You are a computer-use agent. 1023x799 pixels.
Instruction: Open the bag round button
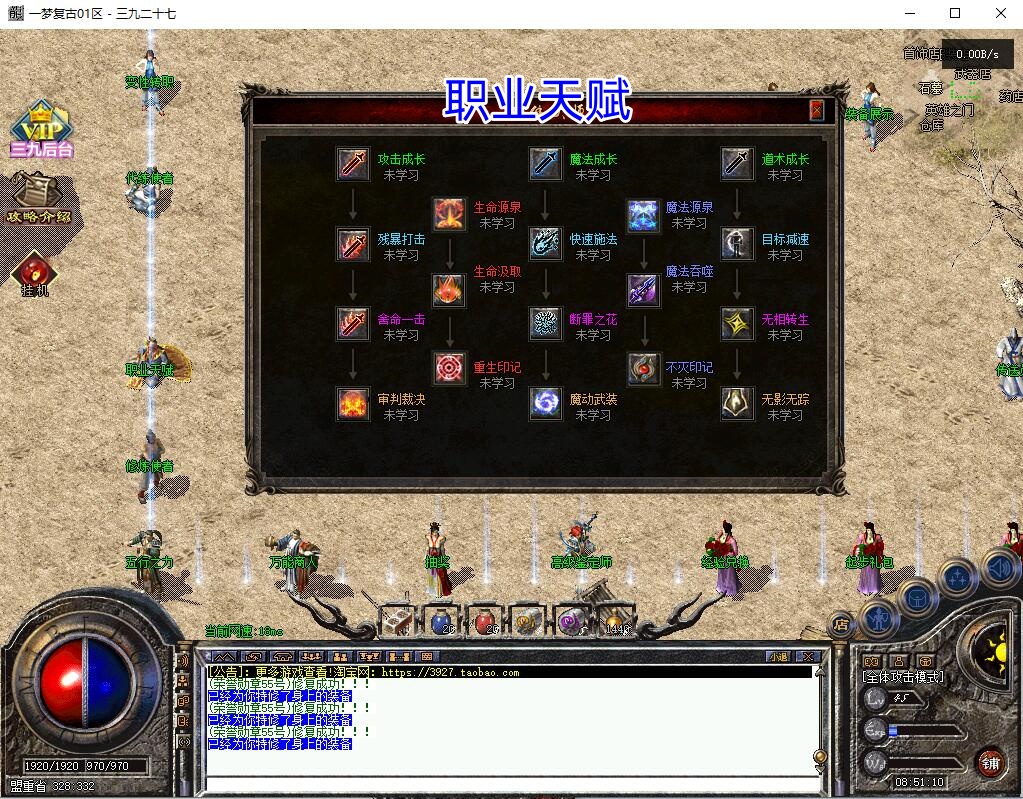click(x=917, y=598)
